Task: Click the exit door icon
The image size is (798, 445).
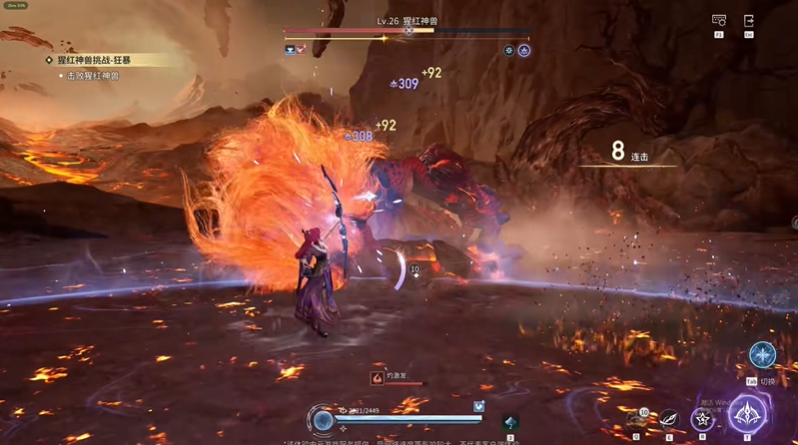Action: coord(748,20)
